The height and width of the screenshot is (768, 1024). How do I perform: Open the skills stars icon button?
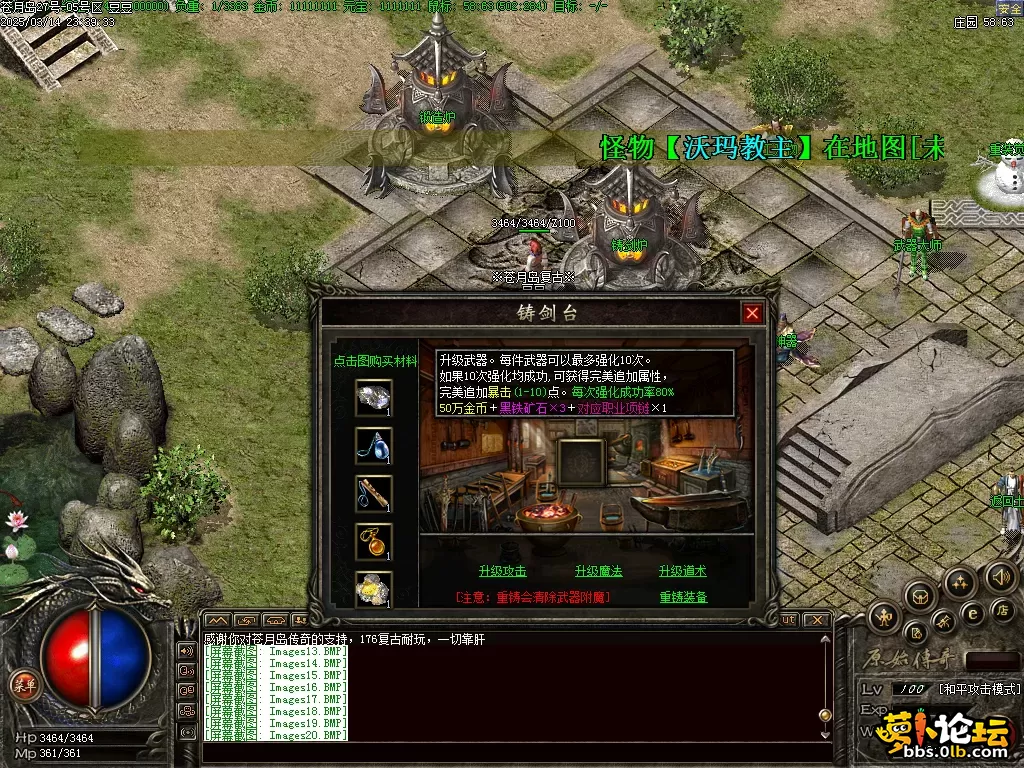tap(960, 582)
